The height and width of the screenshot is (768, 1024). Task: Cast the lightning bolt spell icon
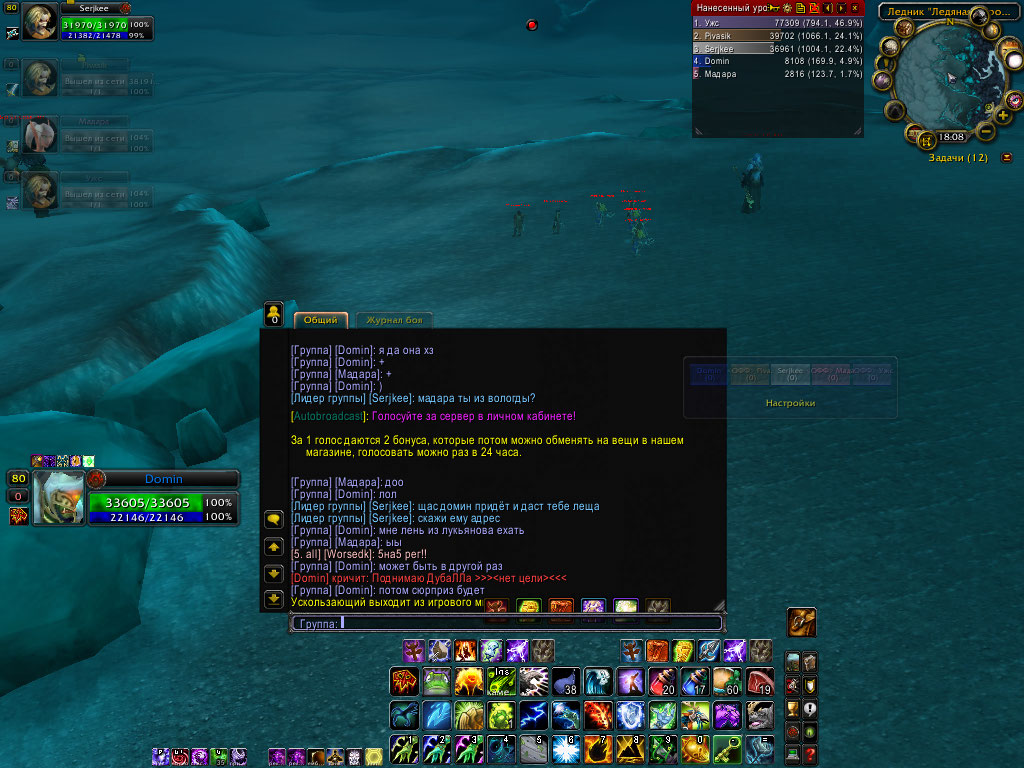tap(533, 715)
